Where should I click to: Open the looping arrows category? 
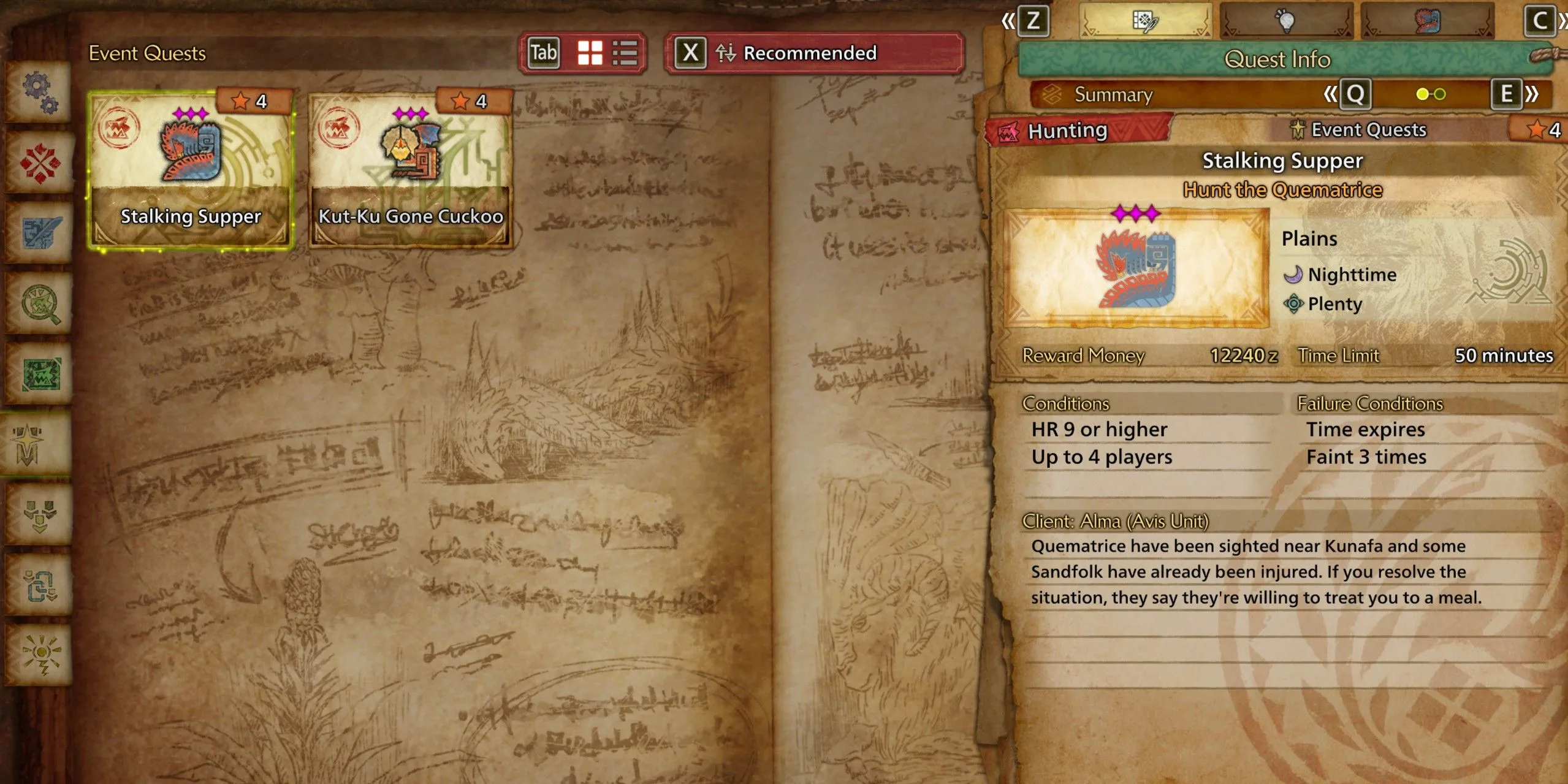(40, 585)
